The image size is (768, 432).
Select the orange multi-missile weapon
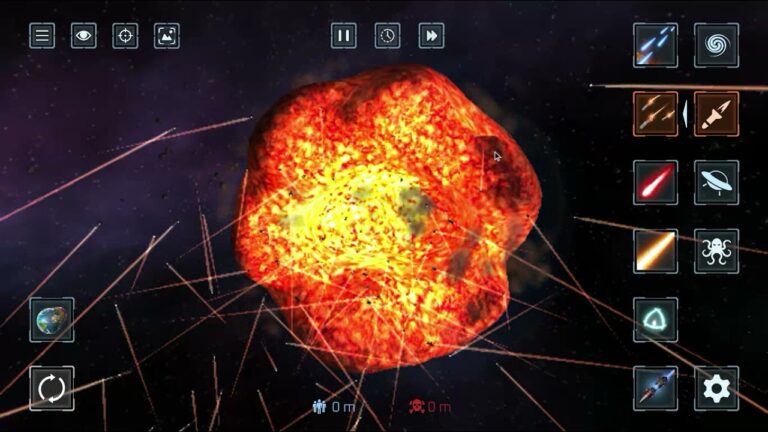coord(655,114)
